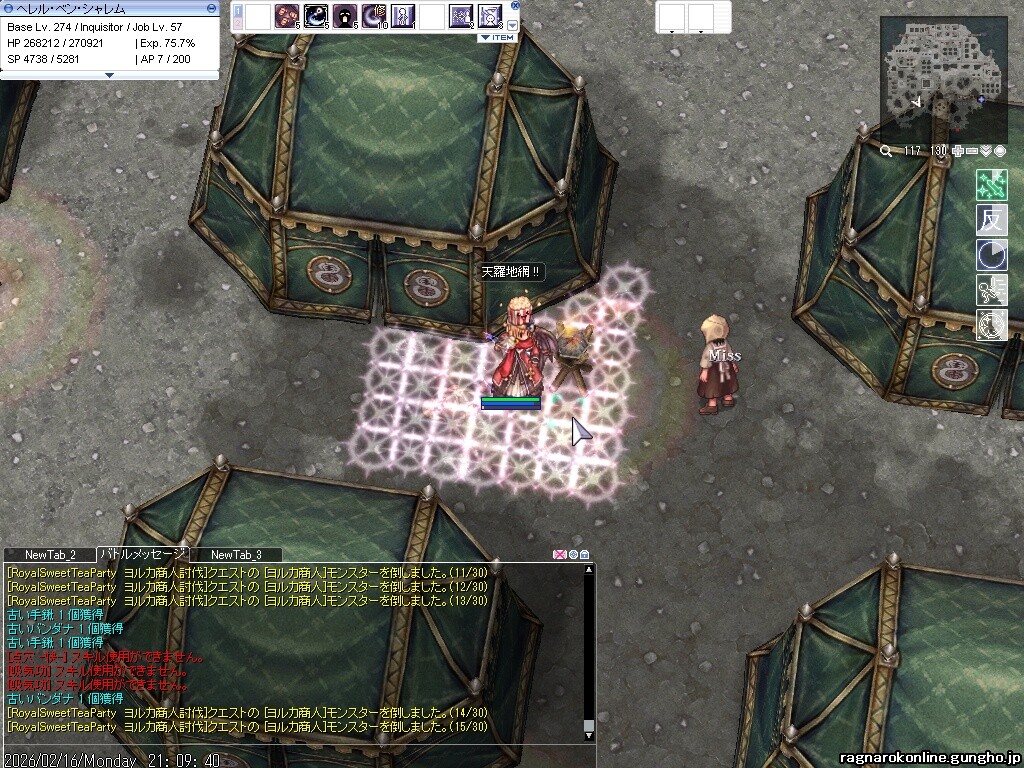1024x768 pixels.
Task: Expand the character info panel arrow
Action: [x=109, y=74]
